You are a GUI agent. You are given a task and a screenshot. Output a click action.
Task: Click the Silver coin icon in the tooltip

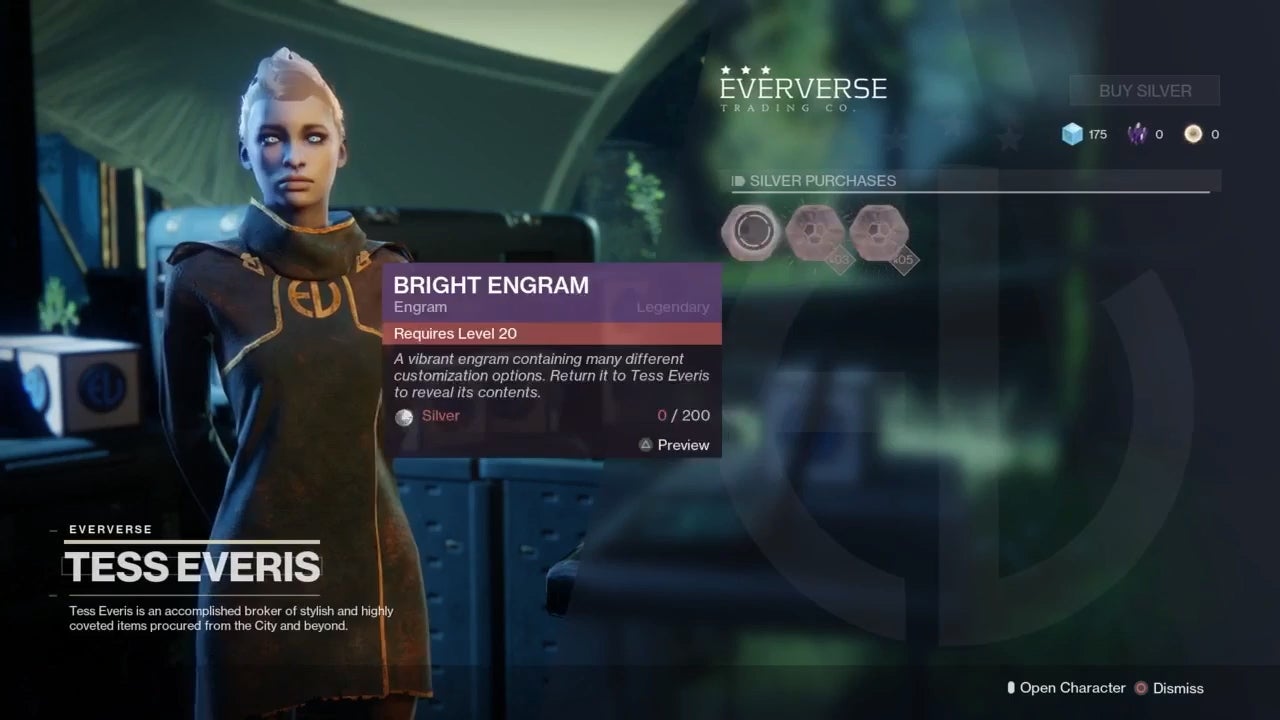point(404,416)
